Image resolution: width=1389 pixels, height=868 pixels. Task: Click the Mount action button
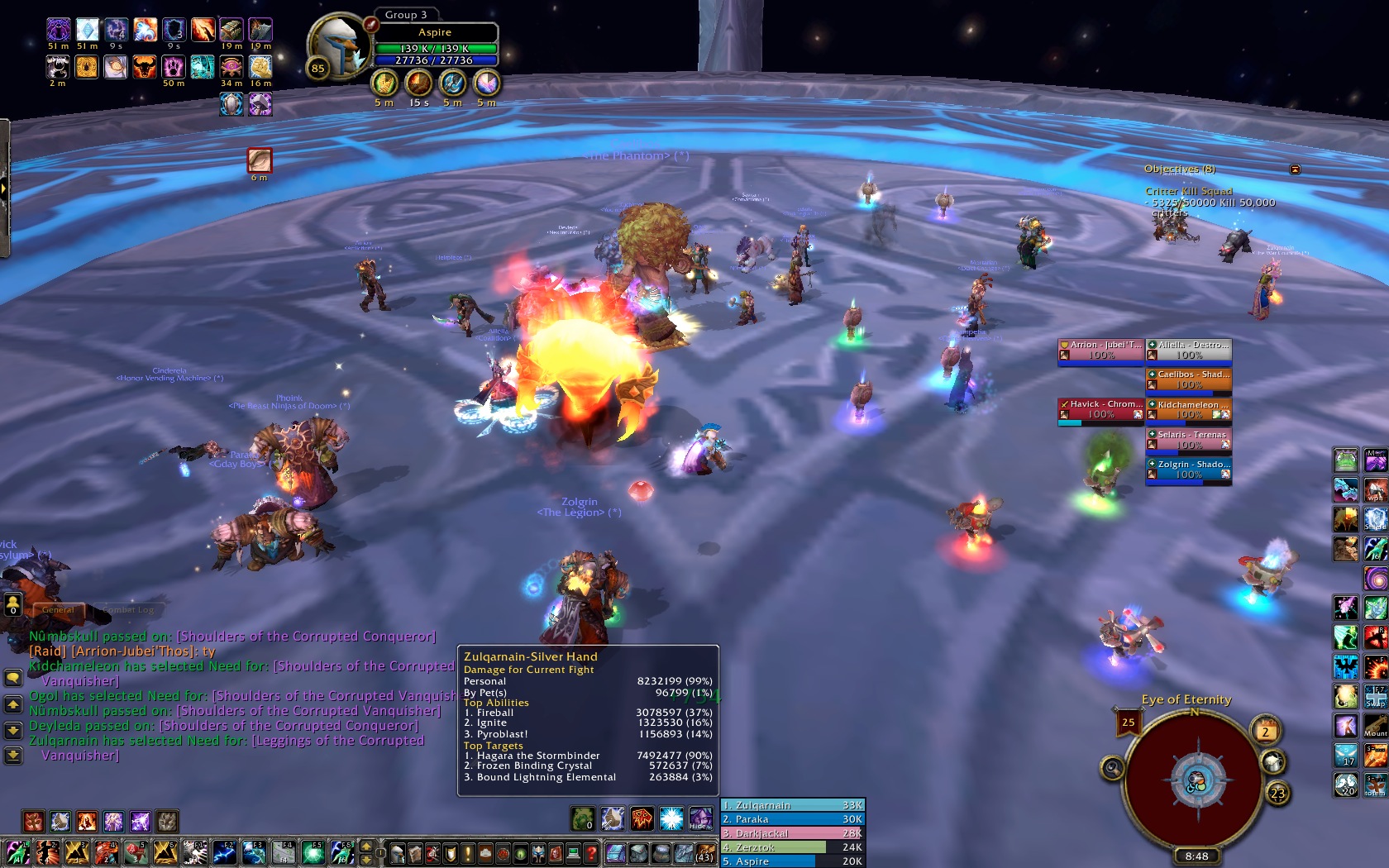pyautogui.click(x=1376, y=727)
